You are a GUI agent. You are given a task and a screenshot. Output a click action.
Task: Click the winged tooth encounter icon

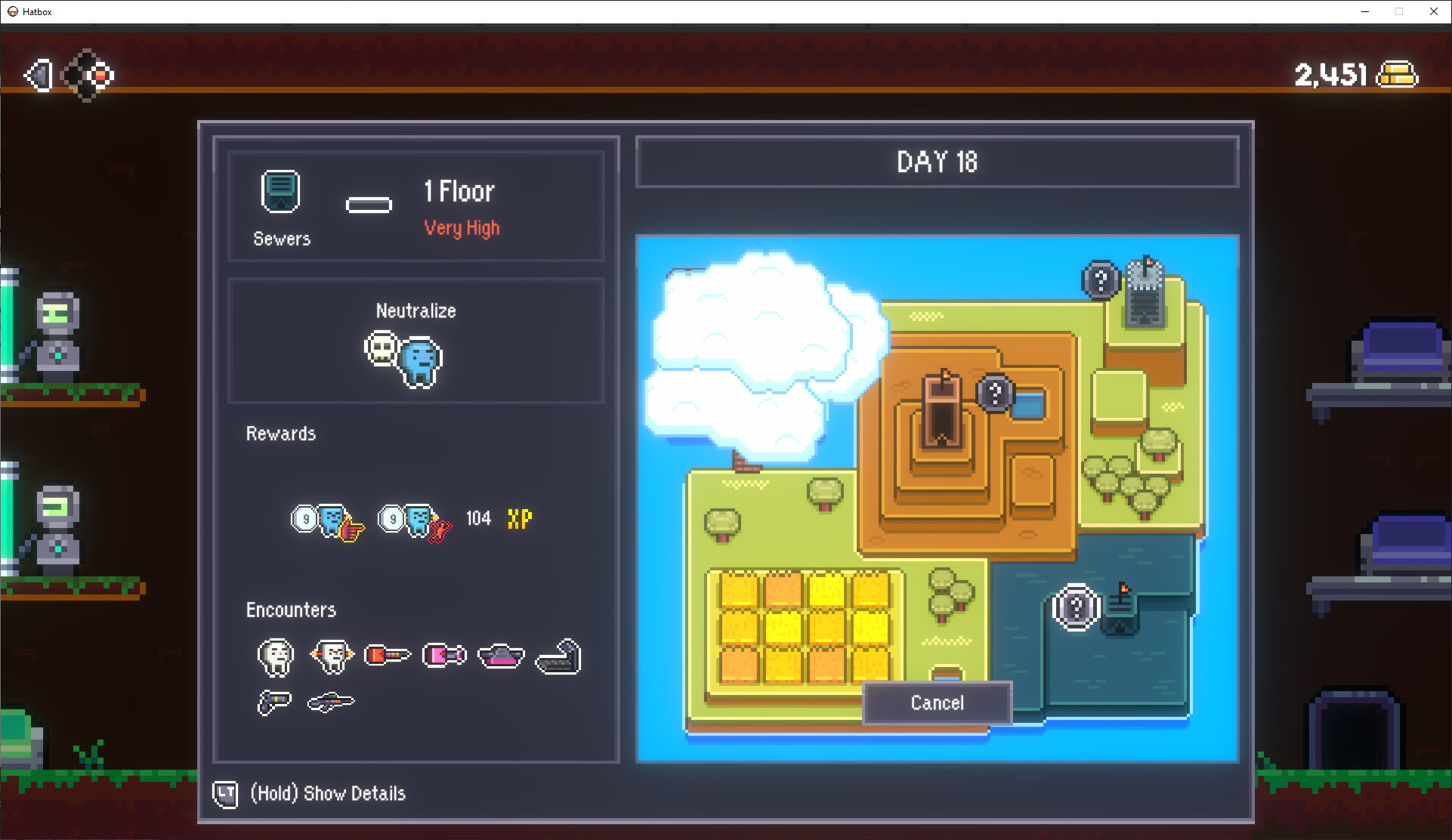click(331, 656)
